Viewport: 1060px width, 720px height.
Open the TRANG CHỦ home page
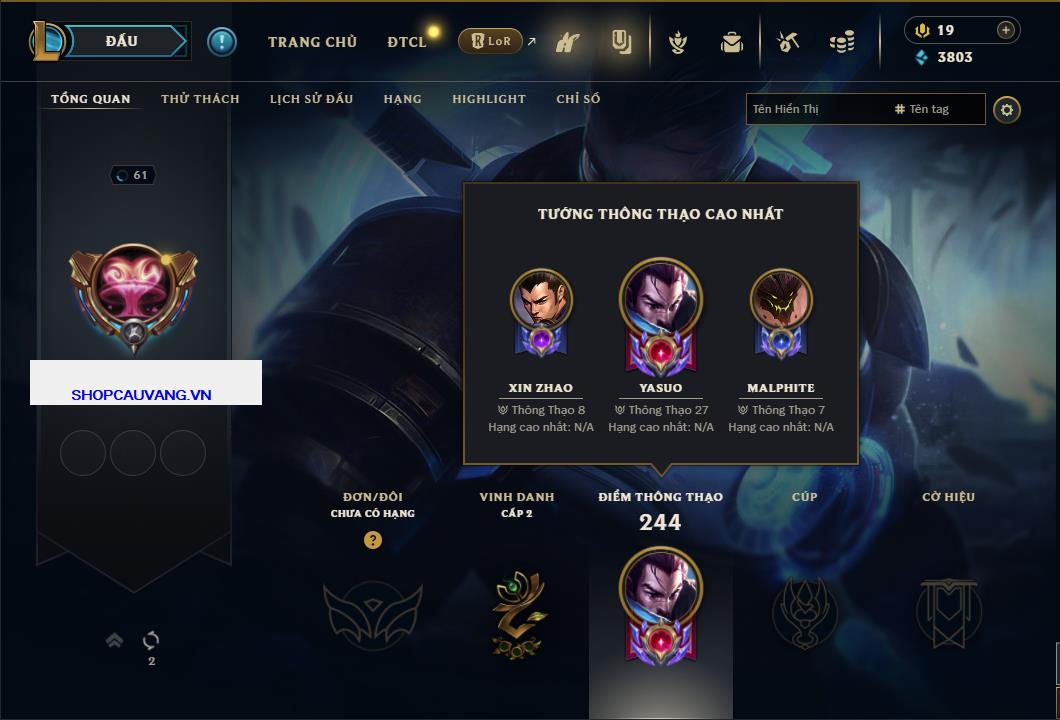312,42
